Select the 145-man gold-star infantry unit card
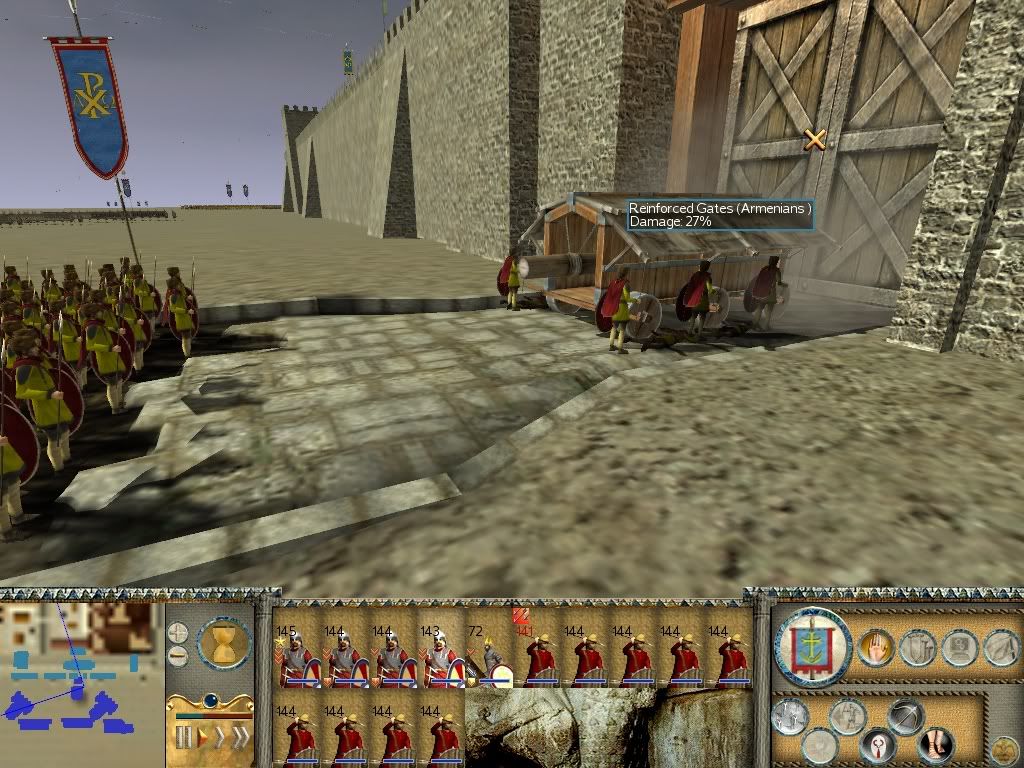The image size is (1024, 768). [296, 656]
